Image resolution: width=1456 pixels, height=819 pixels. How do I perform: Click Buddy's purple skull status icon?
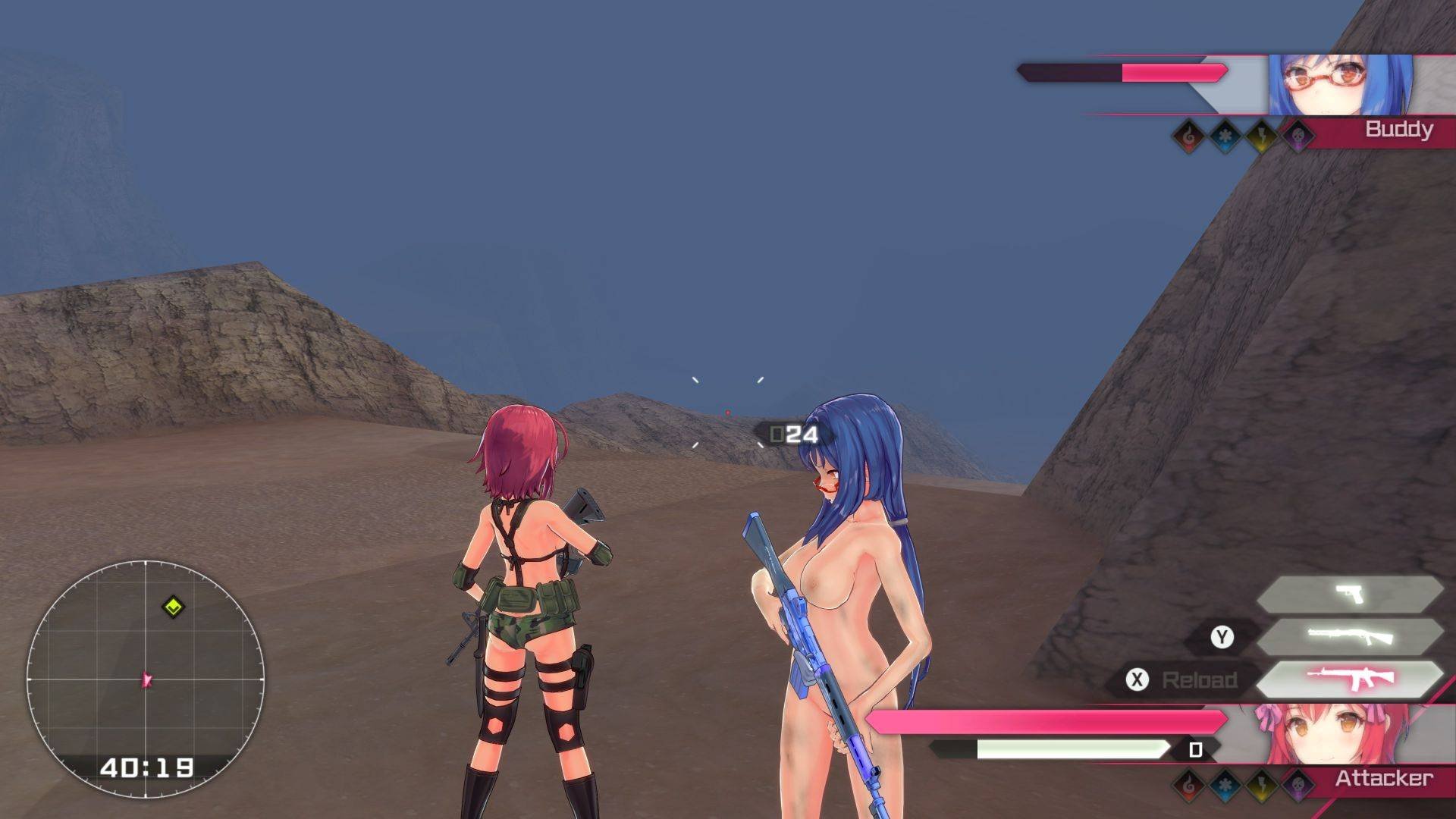coord(1298,136)
